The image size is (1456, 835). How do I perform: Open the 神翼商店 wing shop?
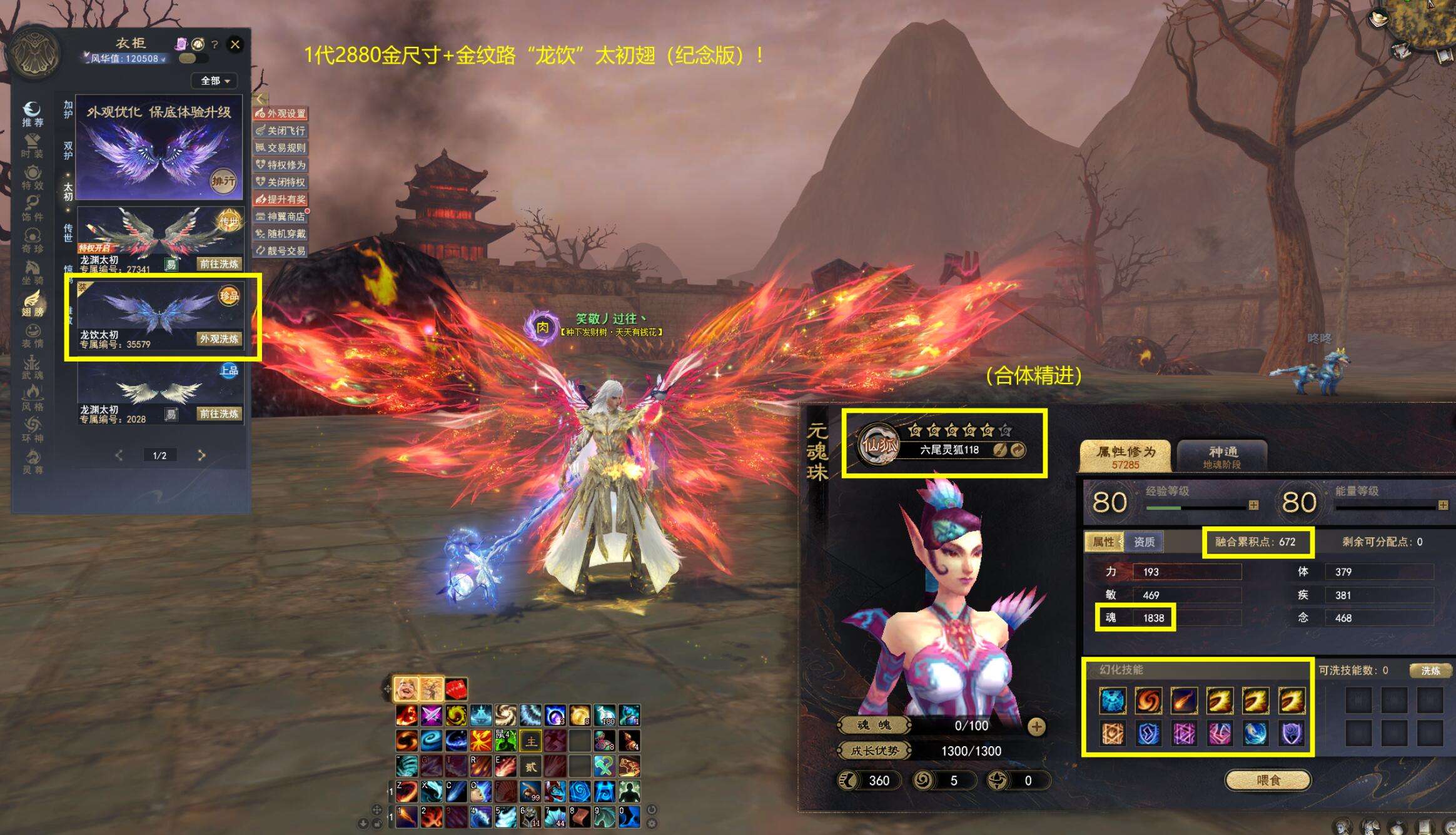point(281,216)
